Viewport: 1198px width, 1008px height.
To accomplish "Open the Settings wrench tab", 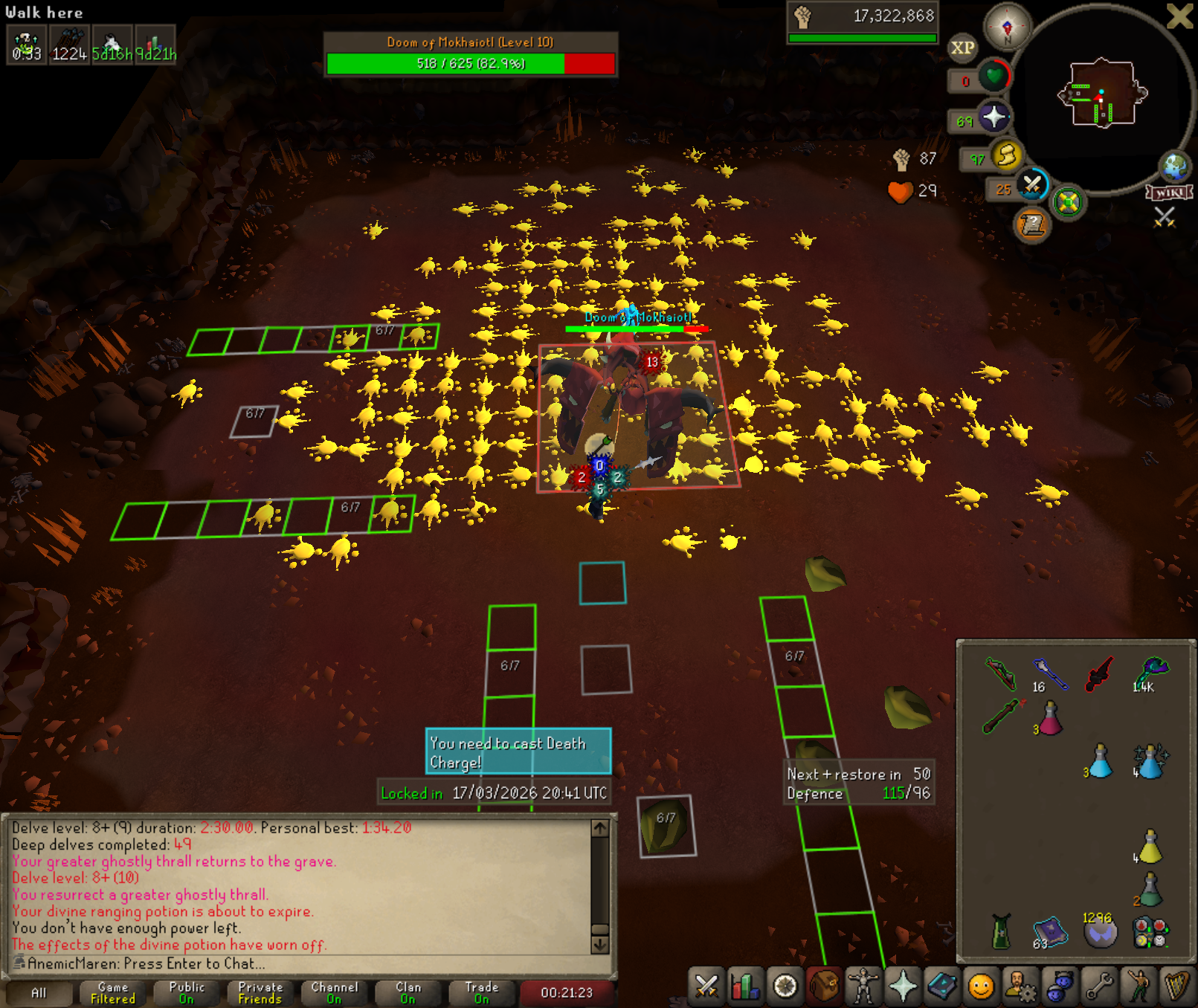I will [1099, 986].
